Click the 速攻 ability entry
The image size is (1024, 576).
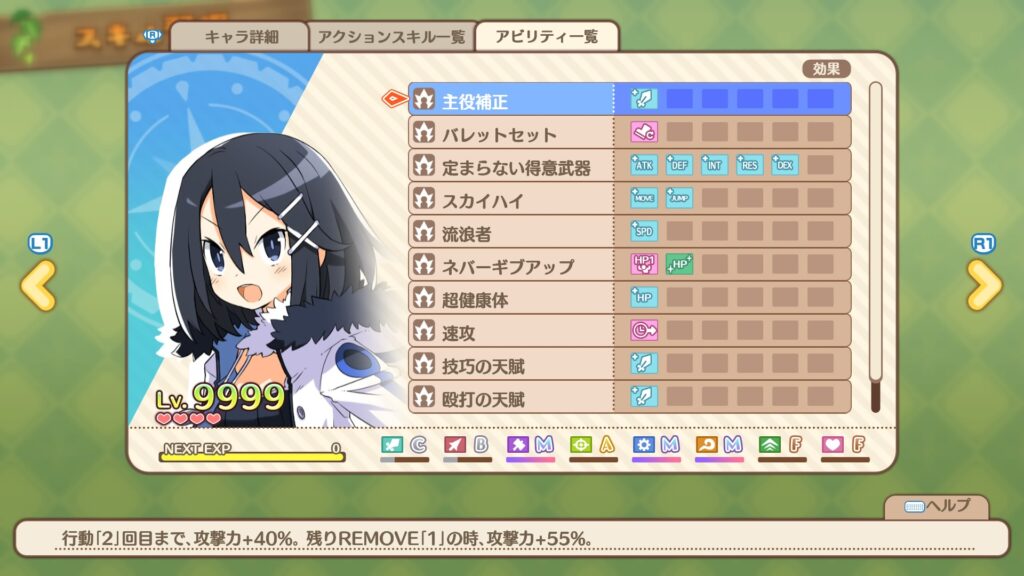pos(511,331)
